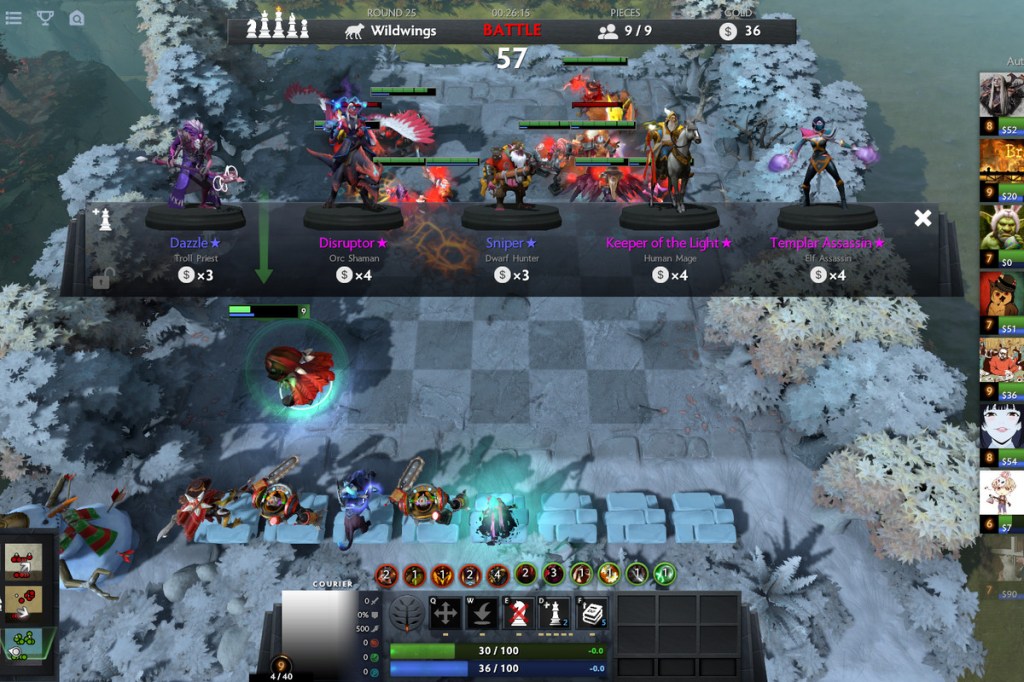
Task: Click the house magnifier icon
Action: pos(77,17)
